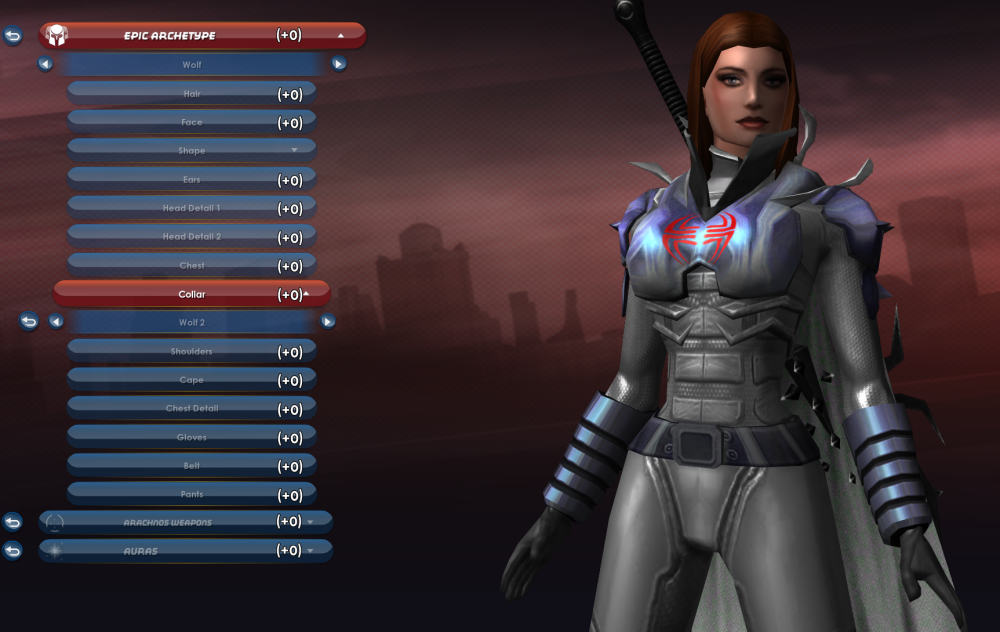
Task: Reset the Collar selection with undo arrow
Action: [x=29, y=322]
